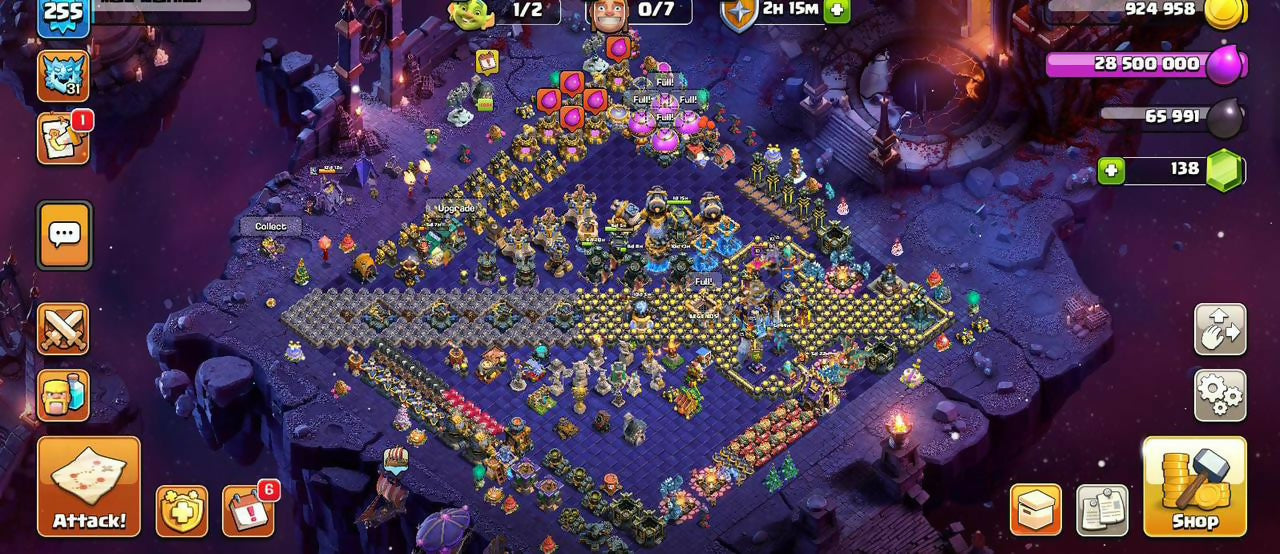Viewport: 1280px width, 554px height.
Task: Extend shield with the green plus button
Action: tap(836, 10)
